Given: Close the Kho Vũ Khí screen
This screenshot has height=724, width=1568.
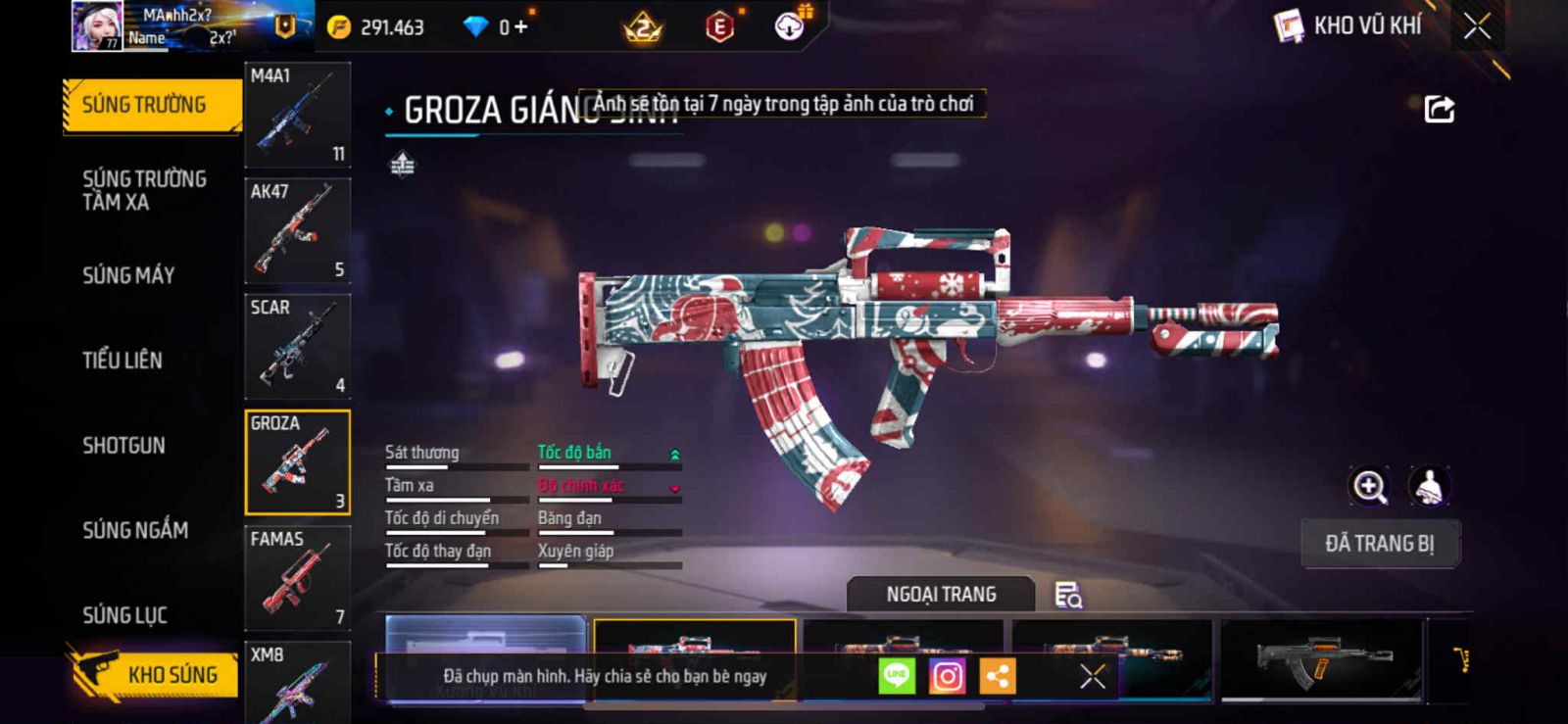Looking at the screenshot, I should [x=1477, y=26].
